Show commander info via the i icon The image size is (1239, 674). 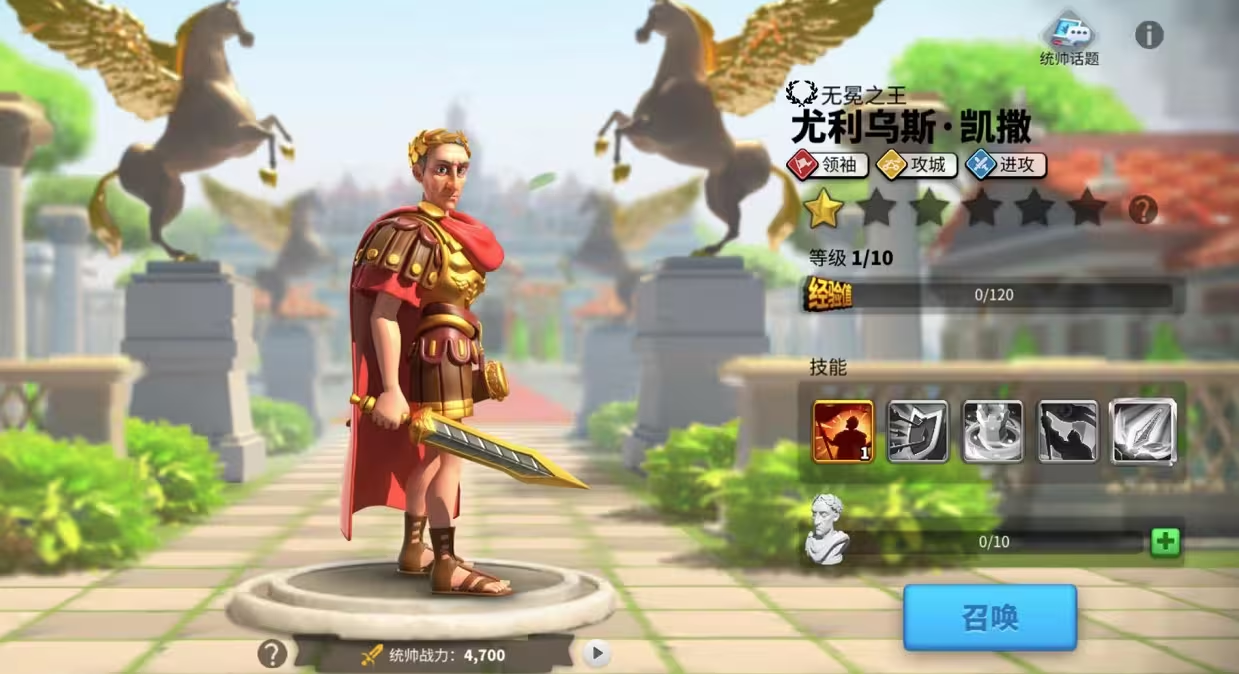click(x=1149, y=35)
